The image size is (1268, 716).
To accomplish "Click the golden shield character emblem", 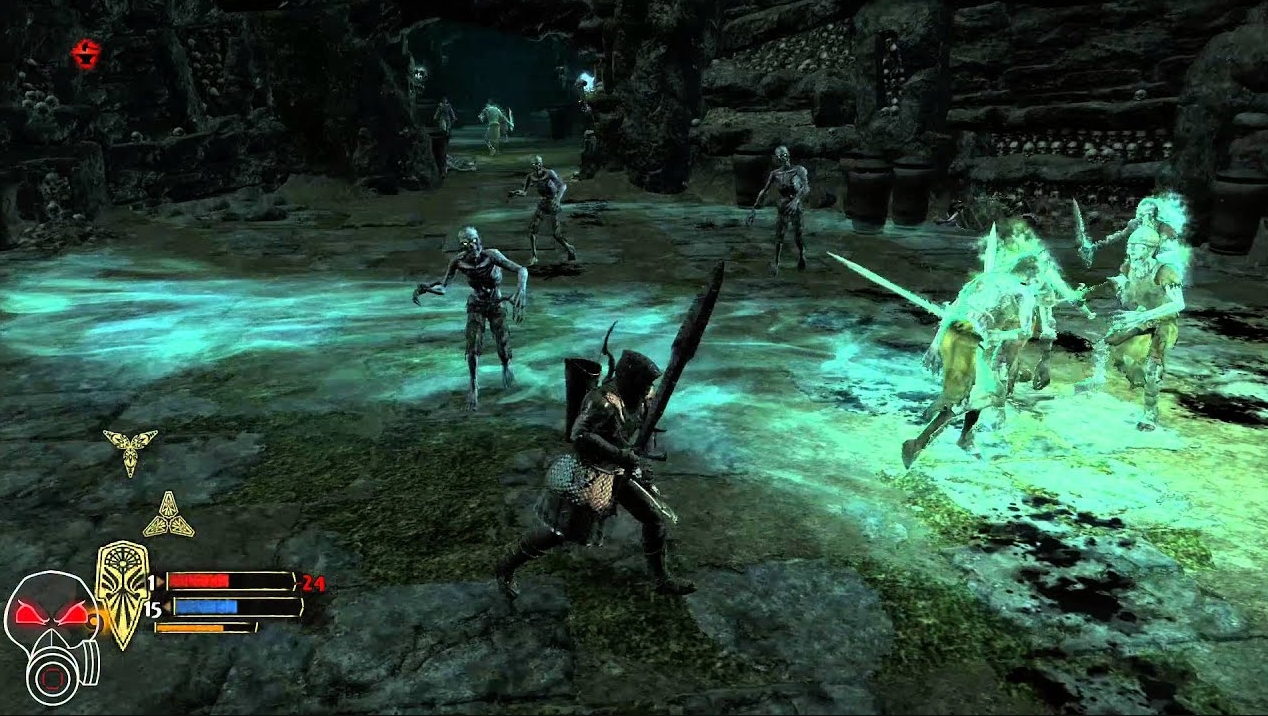I will (123, 593).
